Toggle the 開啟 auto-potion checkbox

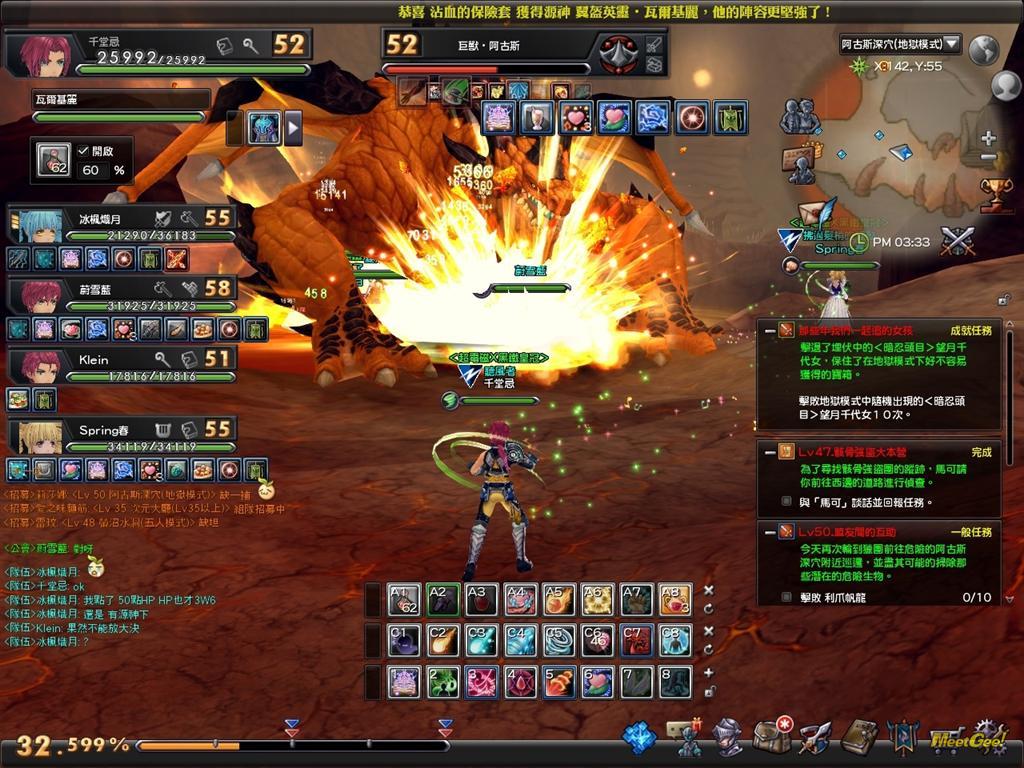pos(84,150)
